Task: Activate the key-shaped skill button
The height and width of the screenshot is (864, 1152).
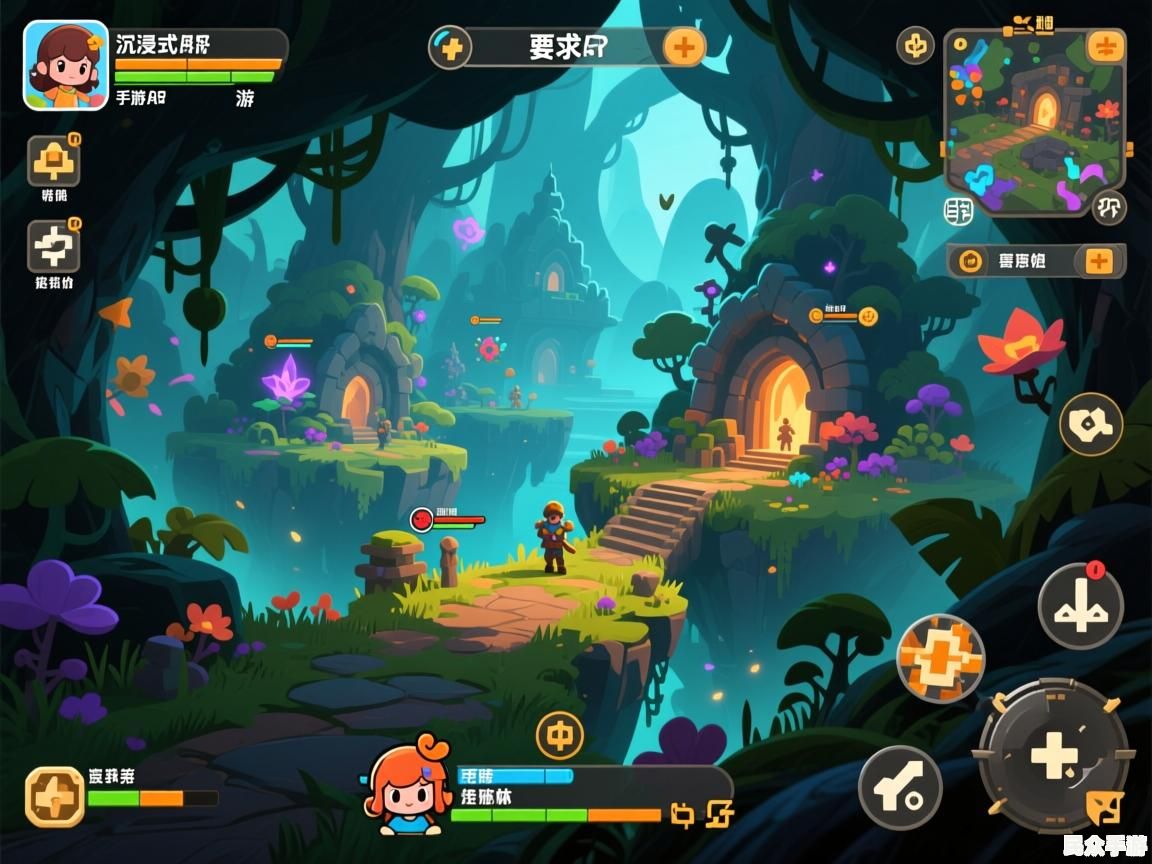Action: click(x=900, y=787)
